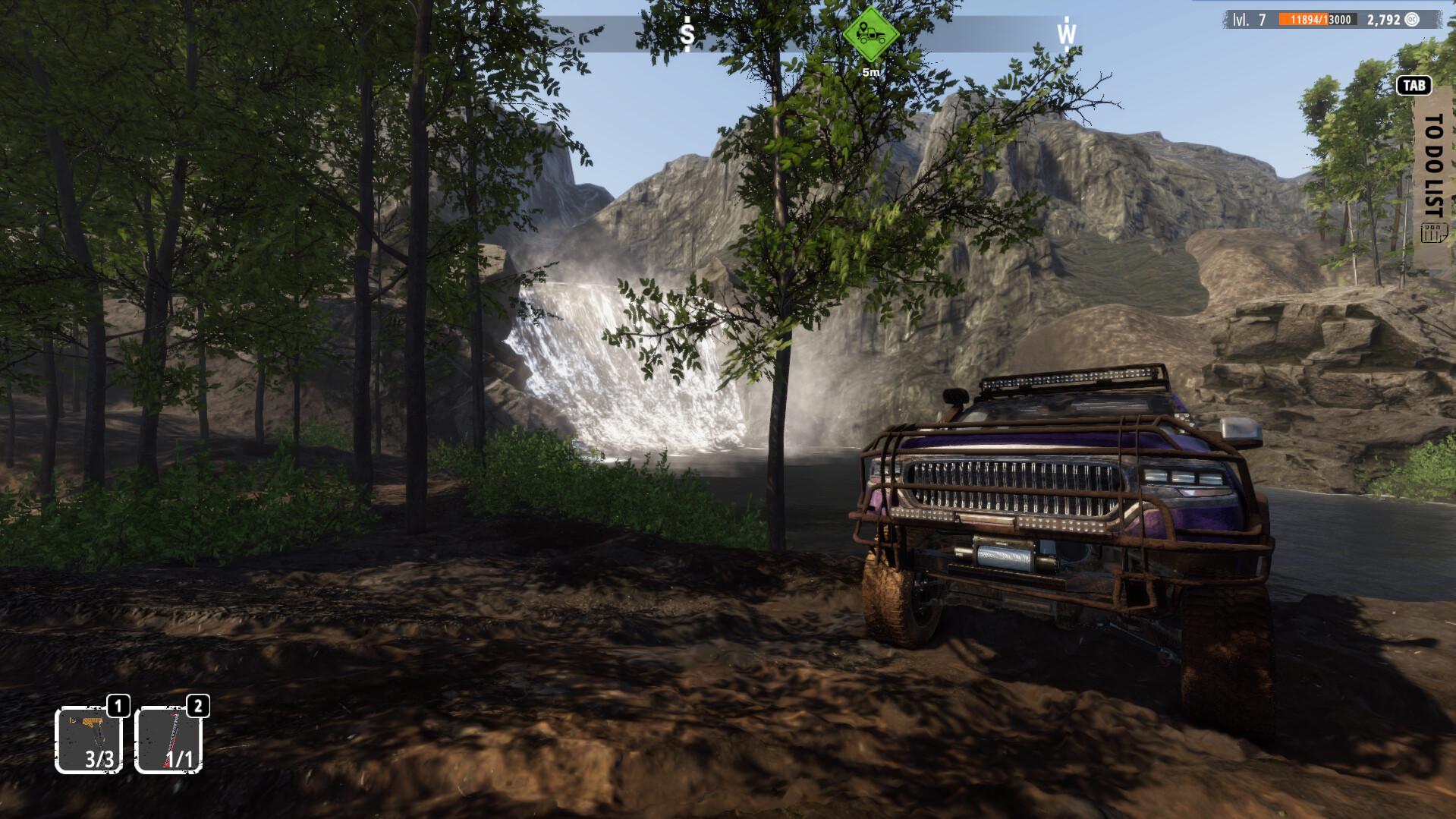Click the 5m distance label below the waypoint
The width and height of the screenshot is (1456, 819).
click(870, 71)
